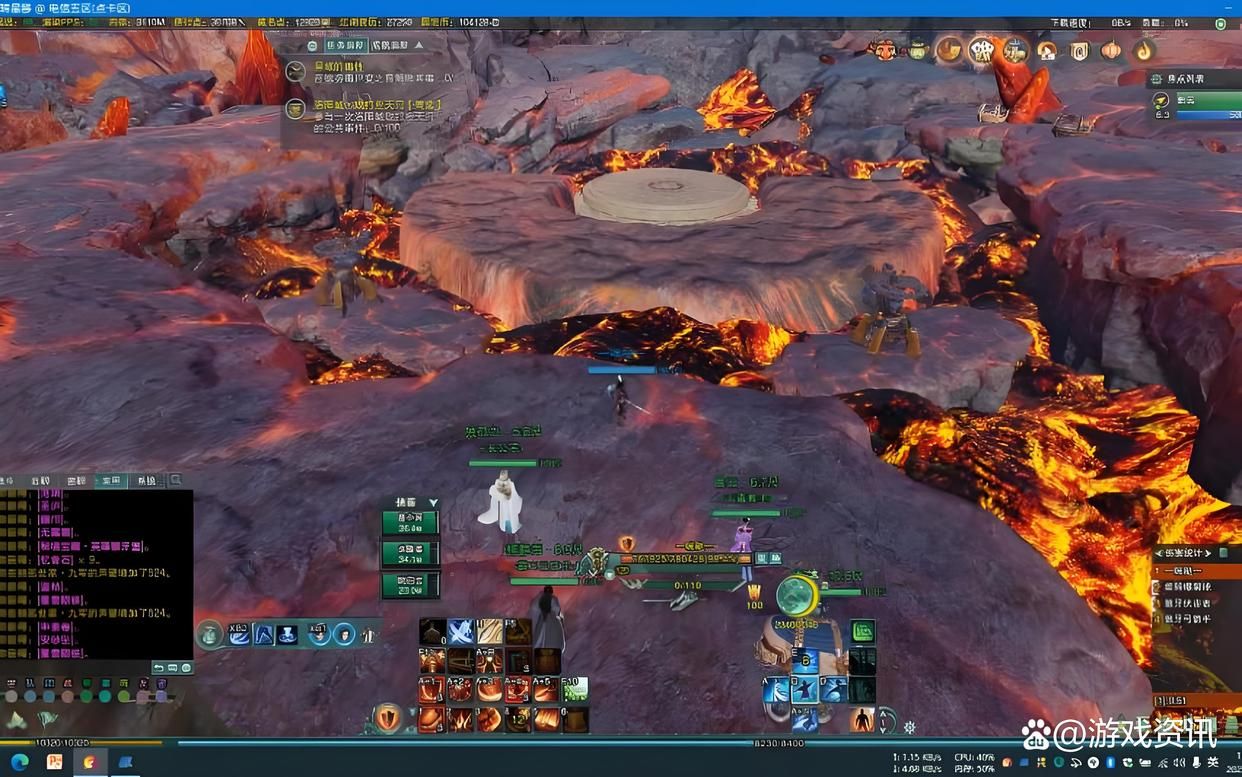Viewport: 1242px width, 777px height.
Task: Switch to the highlighted chat channel tab
Action: pyautogui.click(x=109, y=481)
